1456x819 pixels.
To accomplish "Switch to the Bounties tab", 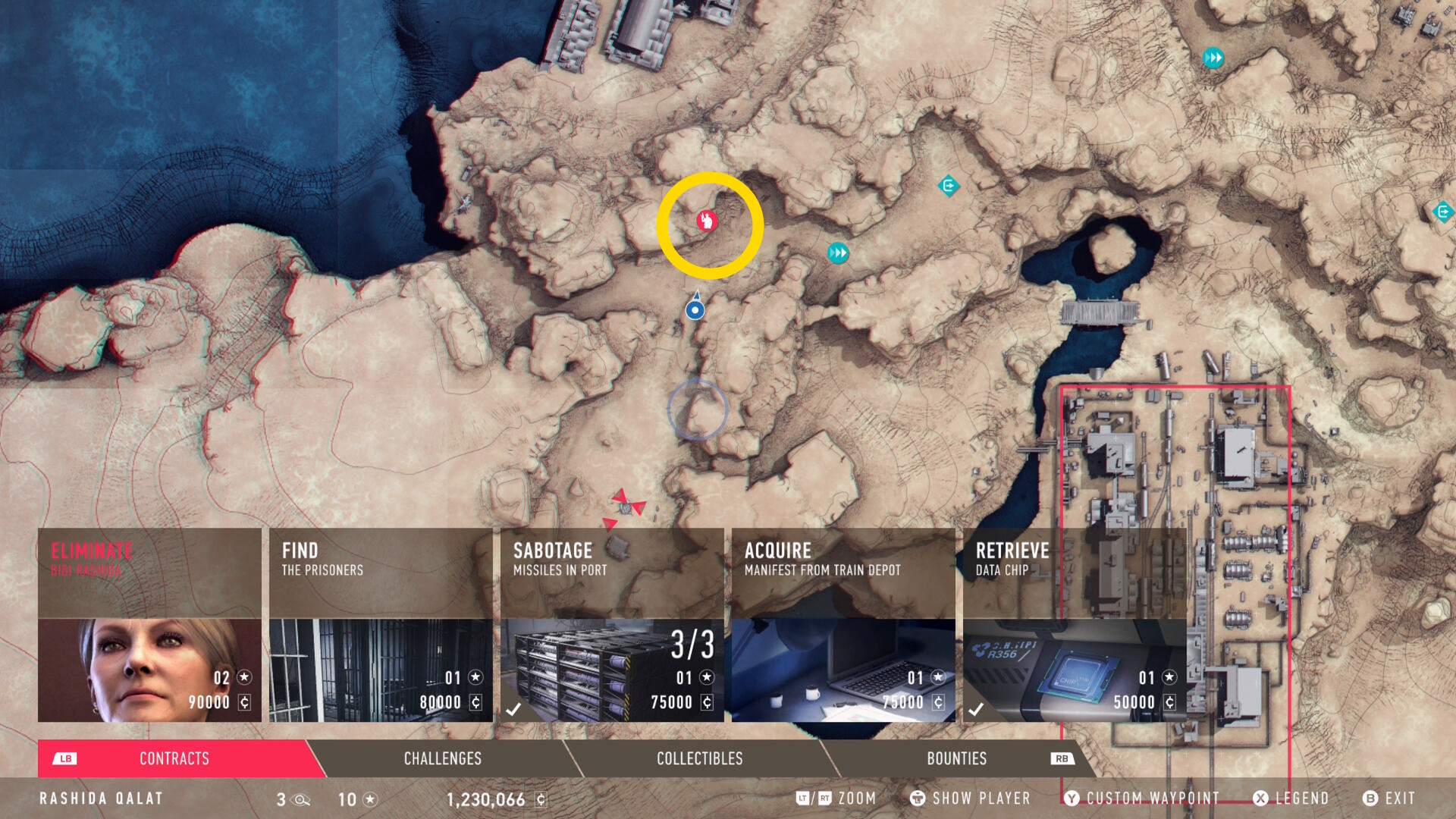I will point(957,758).
